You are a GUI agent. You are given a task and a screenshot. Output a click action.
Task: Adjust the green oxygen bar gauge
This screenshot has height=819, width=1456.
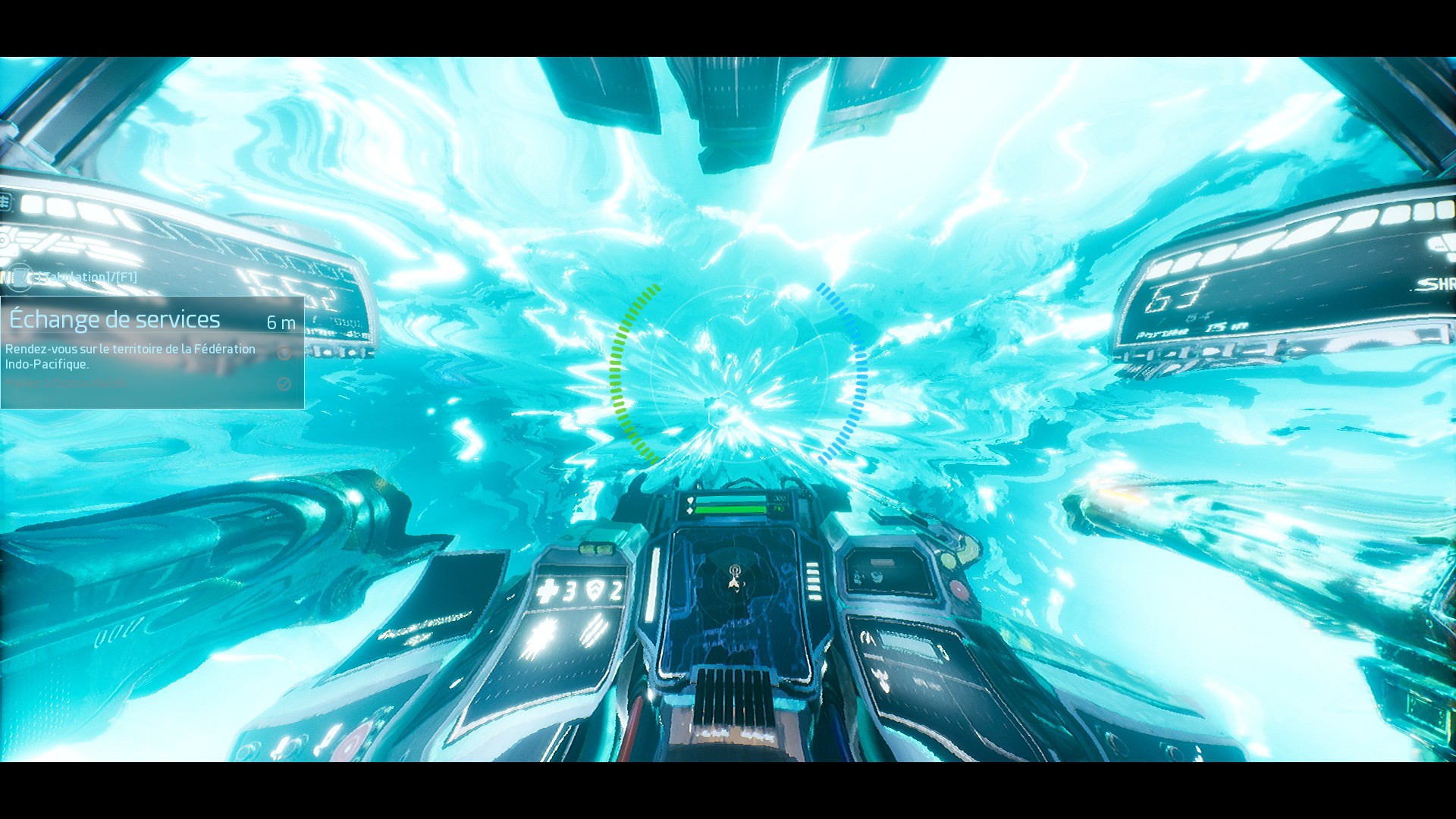[729, 510]
